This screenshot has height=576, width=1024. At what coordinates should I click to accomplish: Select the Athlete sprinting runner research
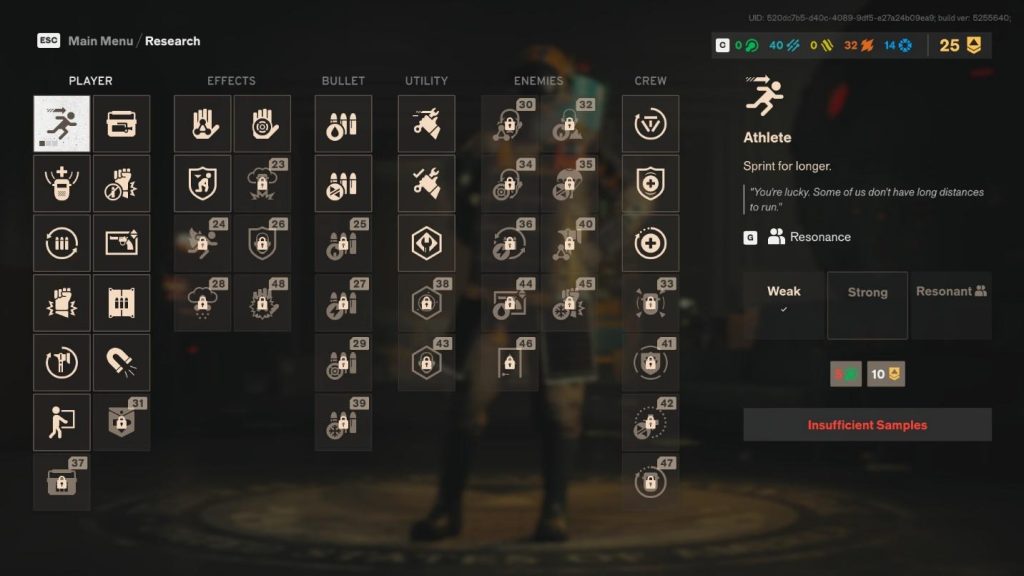point(62,124)
